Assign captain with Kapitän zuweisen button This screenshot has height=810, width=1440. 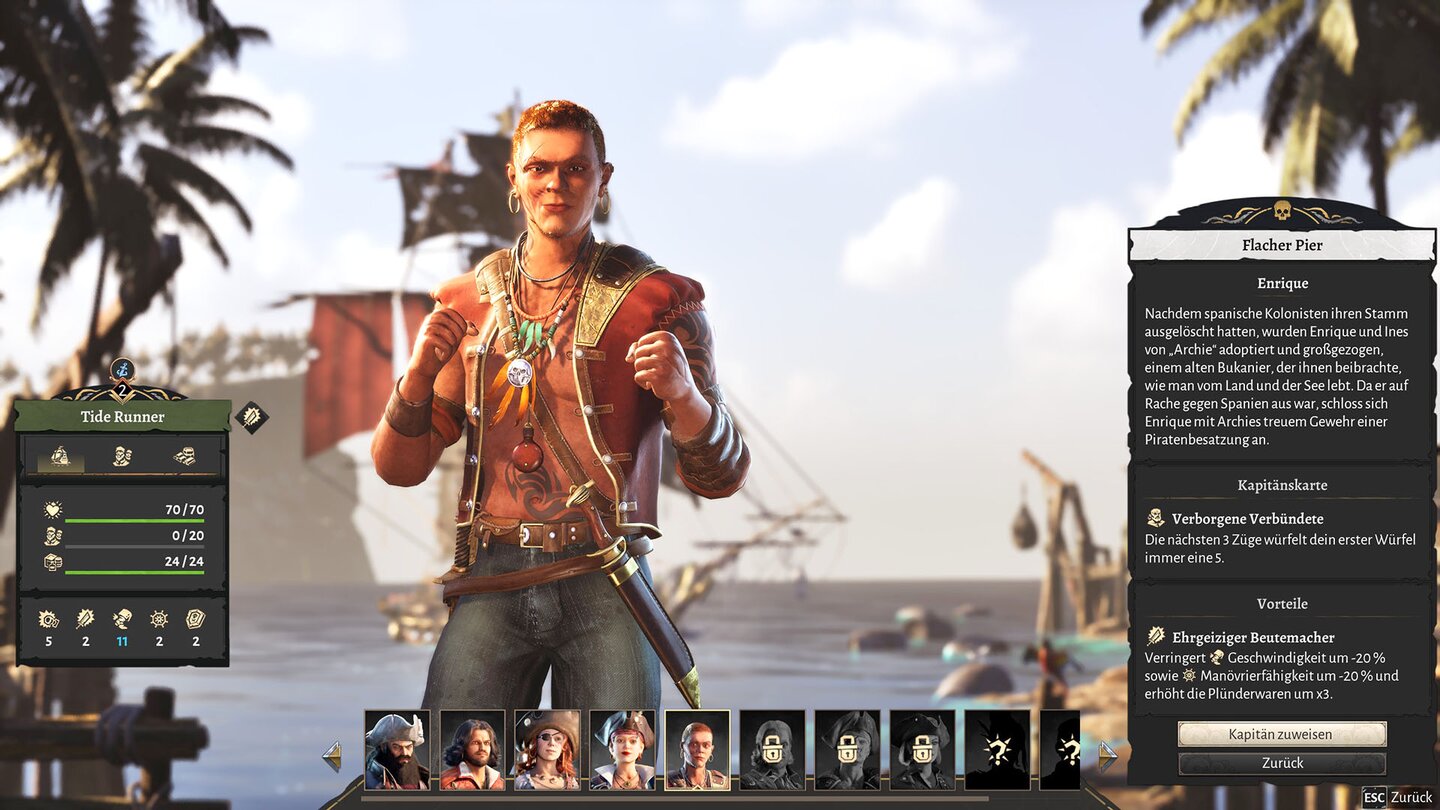1282,734
